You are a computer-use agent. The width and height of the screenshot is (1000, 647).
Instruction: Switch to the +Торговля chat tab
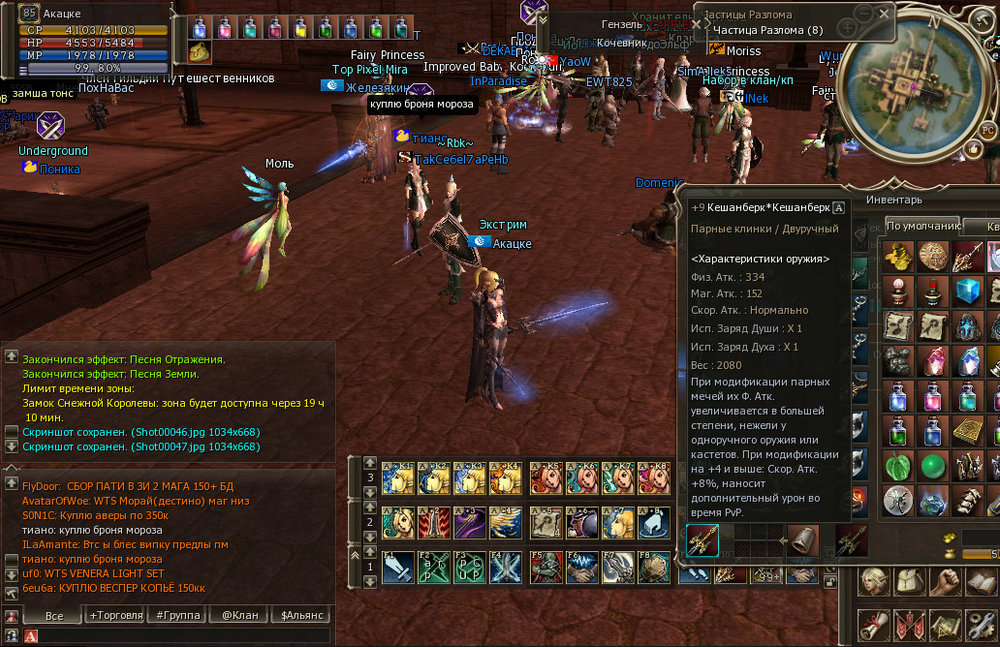115,616
